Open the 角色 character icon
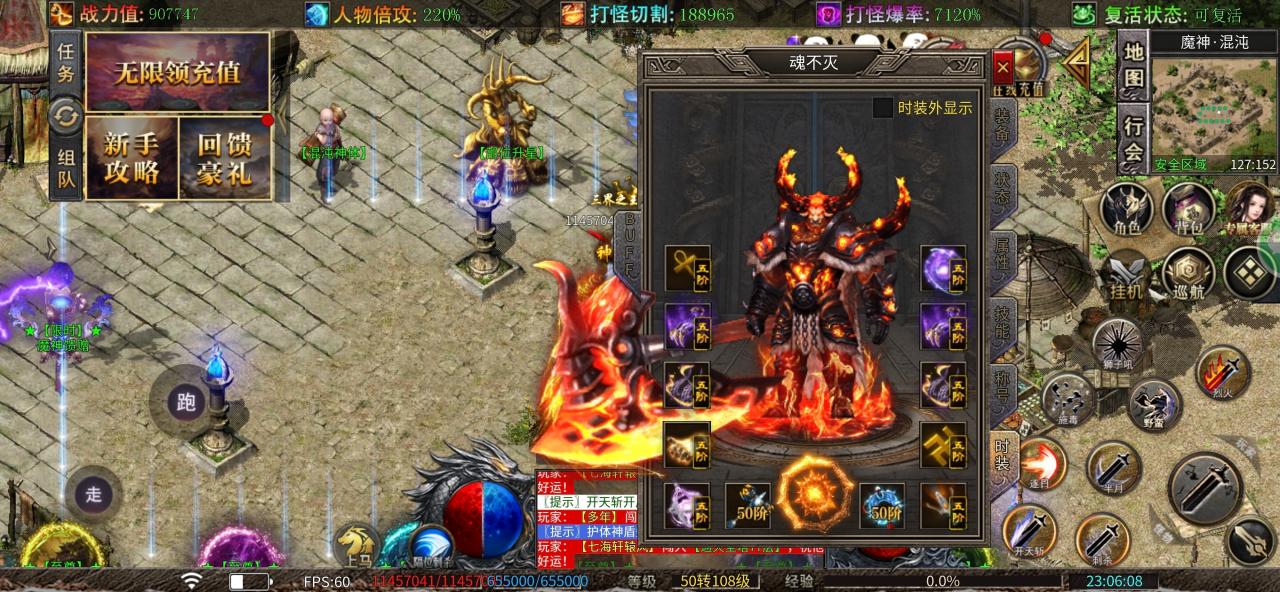The height and width of the screenshot is (592, 1280). 1127,211
